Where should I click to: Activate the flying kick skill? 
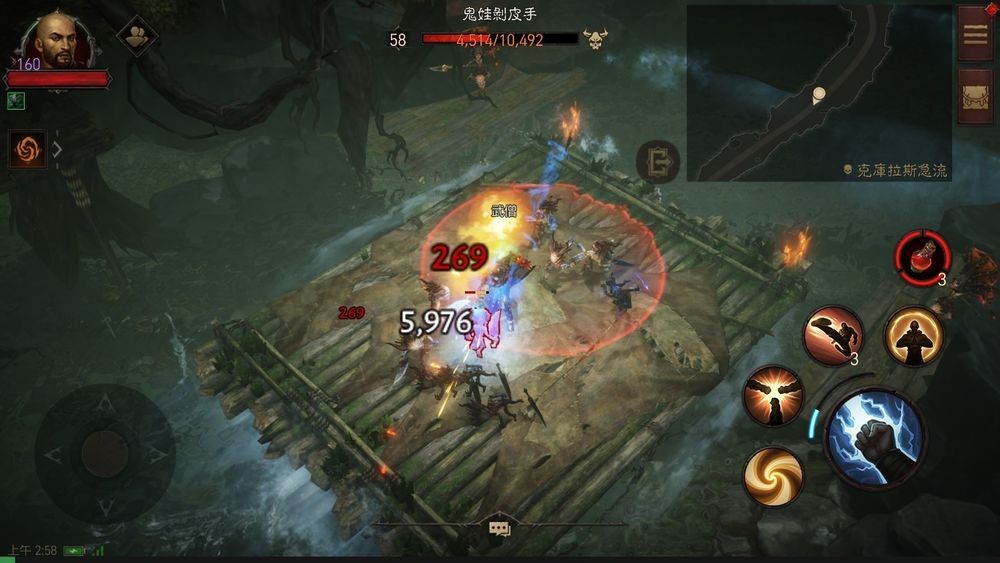pos(832,334)
